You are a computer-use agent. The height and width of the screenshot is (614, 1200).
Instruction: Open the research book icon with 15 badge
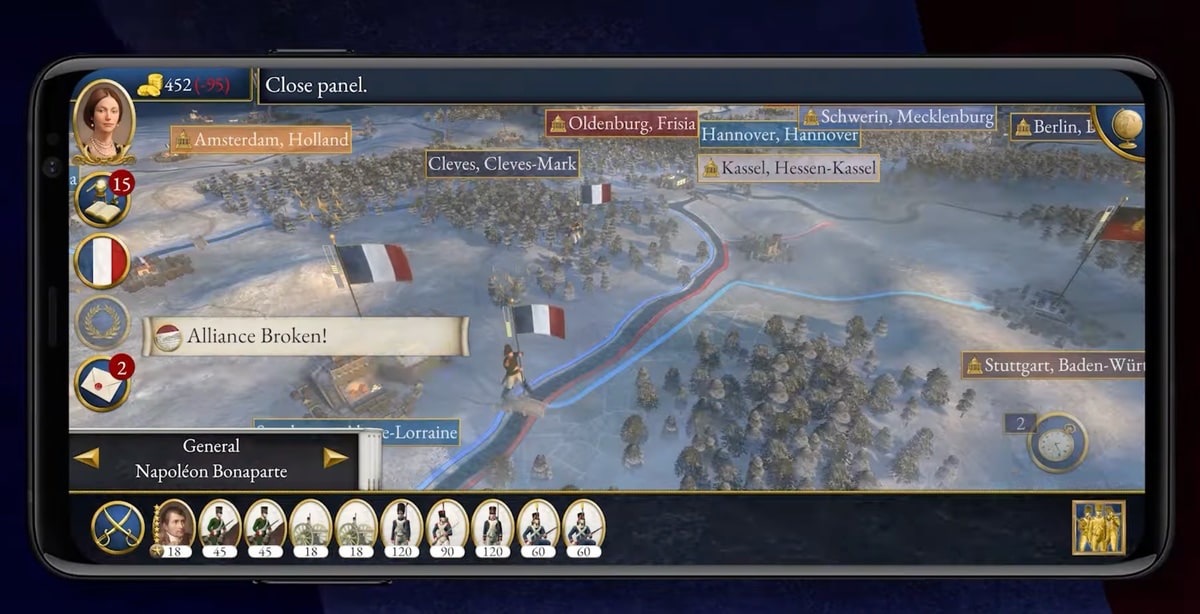tap(102, 200)
